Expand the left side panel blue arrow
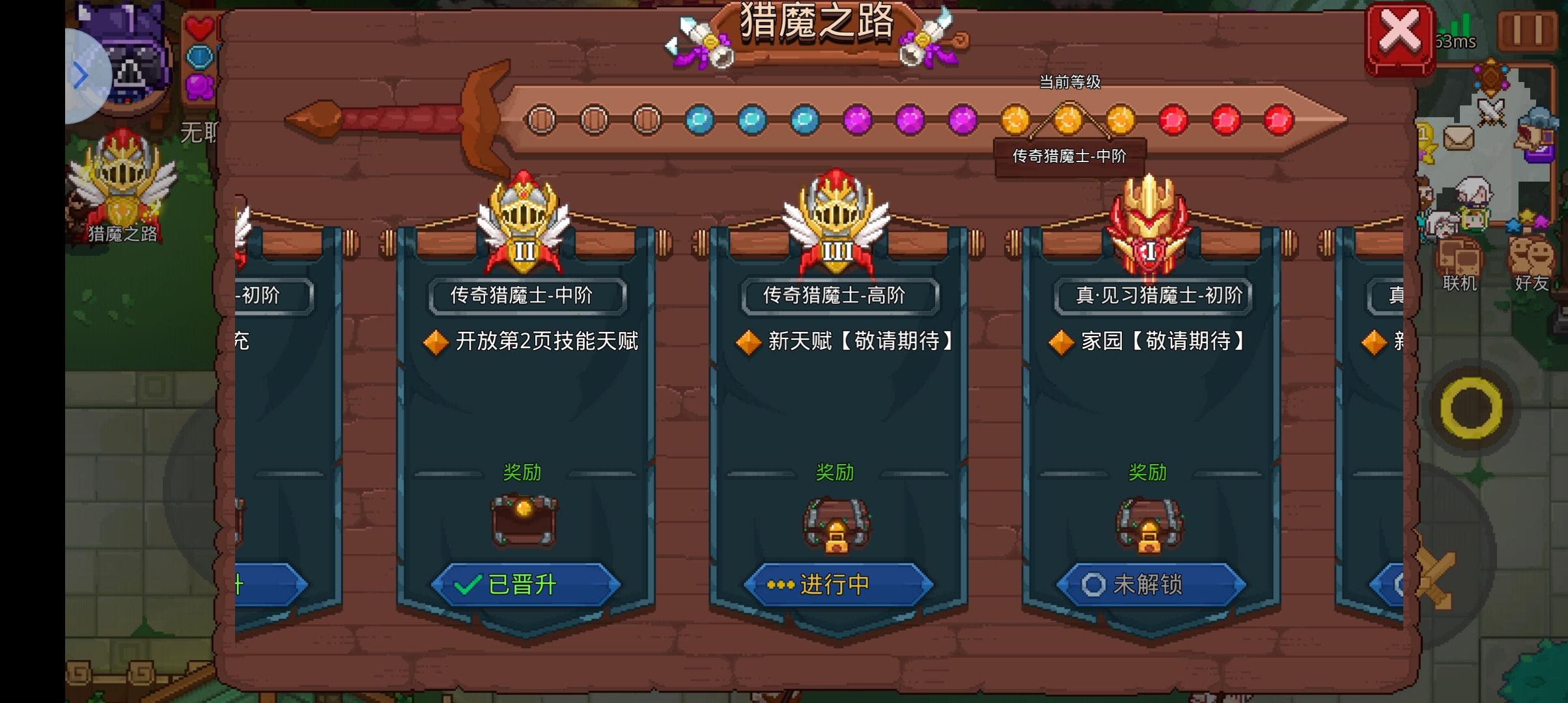Screen dimensions: 1568x703 [x=81, y=75]
